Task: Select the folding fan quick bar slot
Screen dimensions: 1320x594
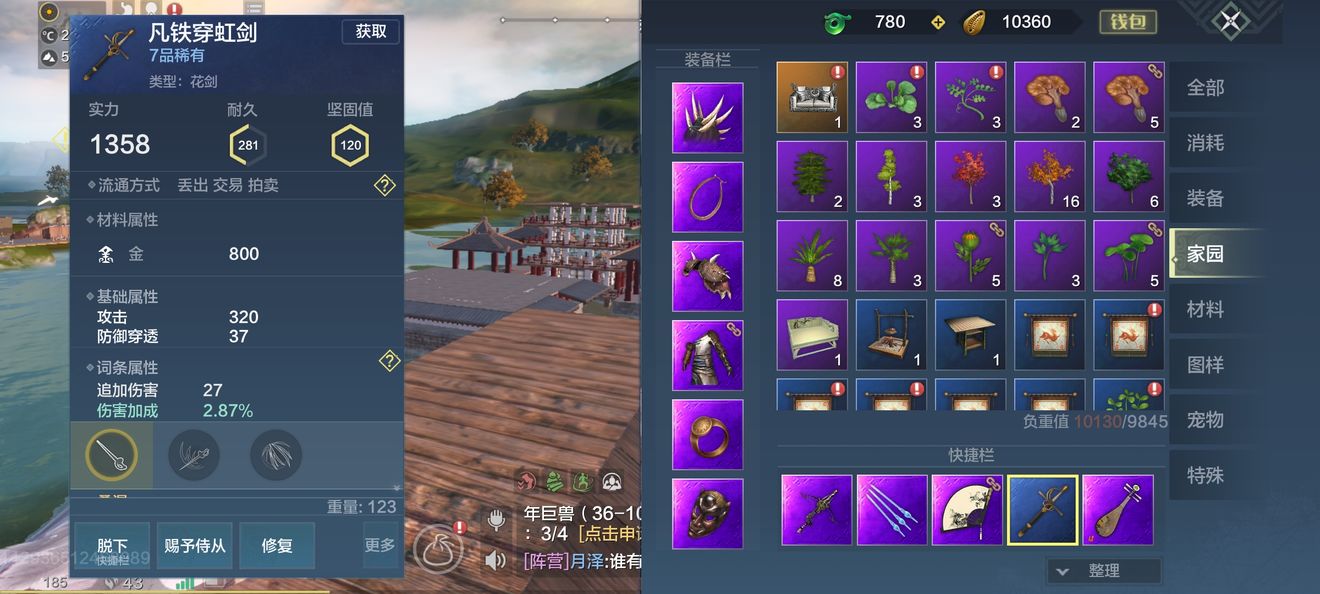Action: [x=967, y=510]
